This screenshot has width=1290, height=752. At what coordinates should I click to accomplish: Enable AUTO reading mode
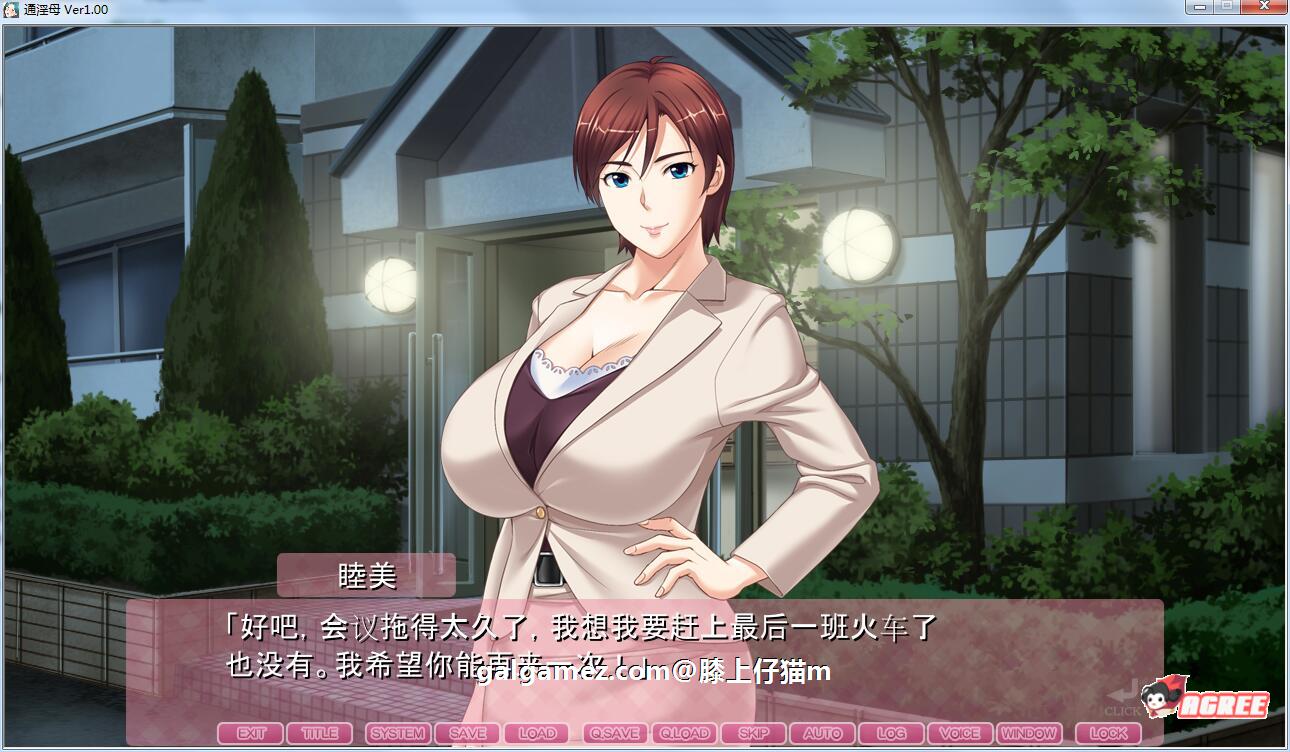823,733
